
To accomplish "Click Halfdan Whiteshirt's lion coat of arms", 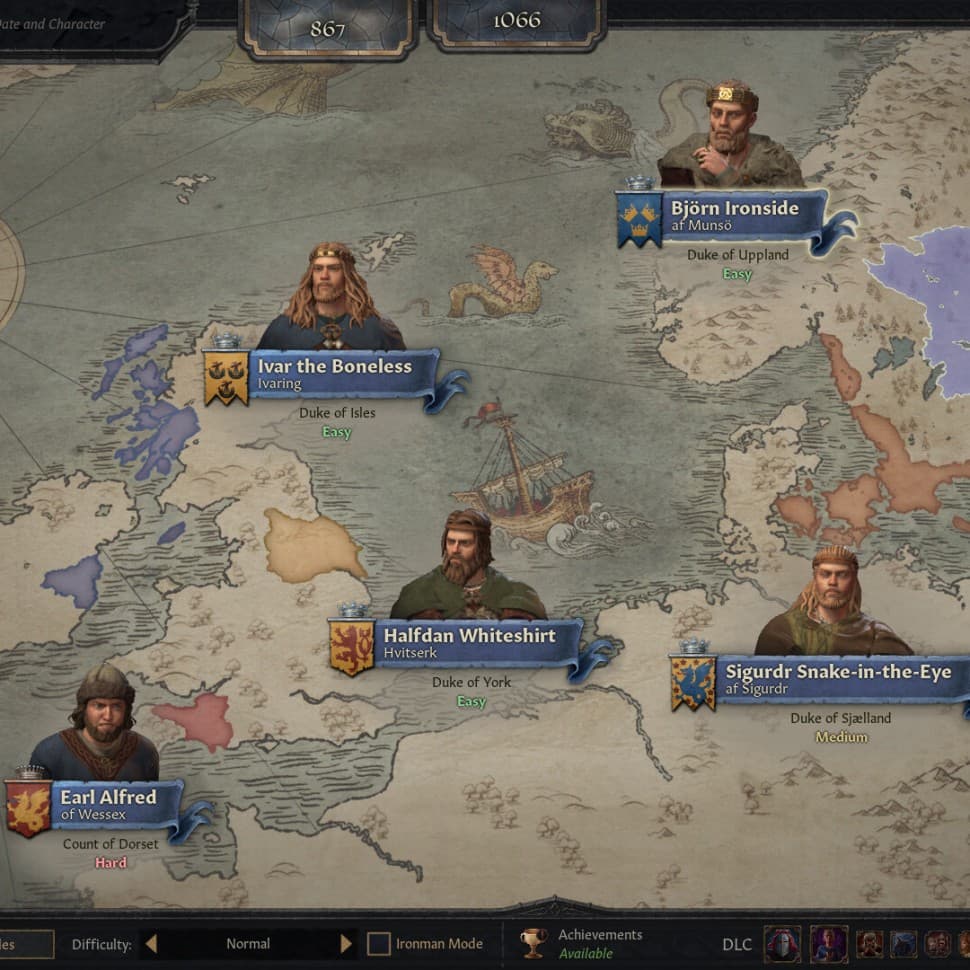I will coord(351,645).
